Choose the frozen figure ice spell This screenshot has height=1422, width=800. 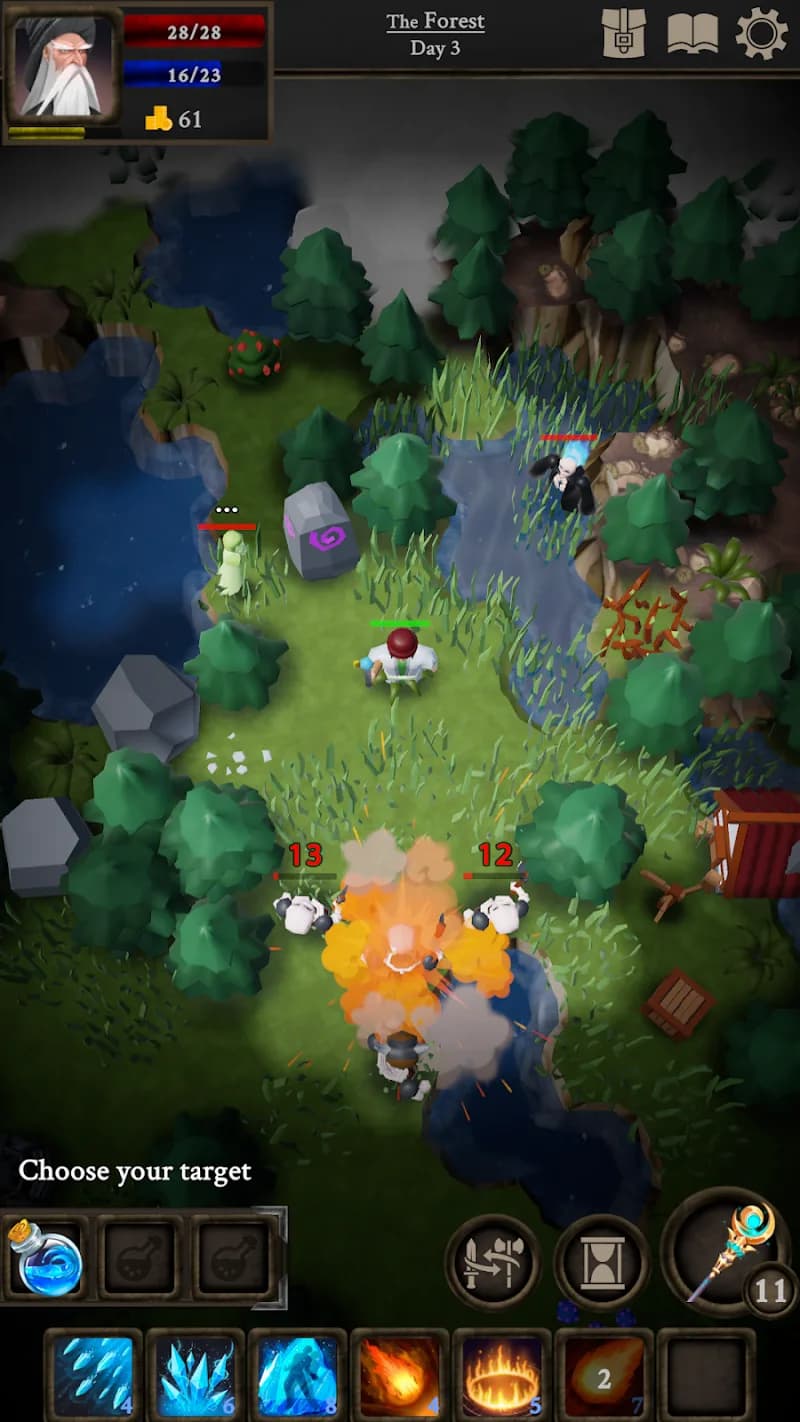298,1376
